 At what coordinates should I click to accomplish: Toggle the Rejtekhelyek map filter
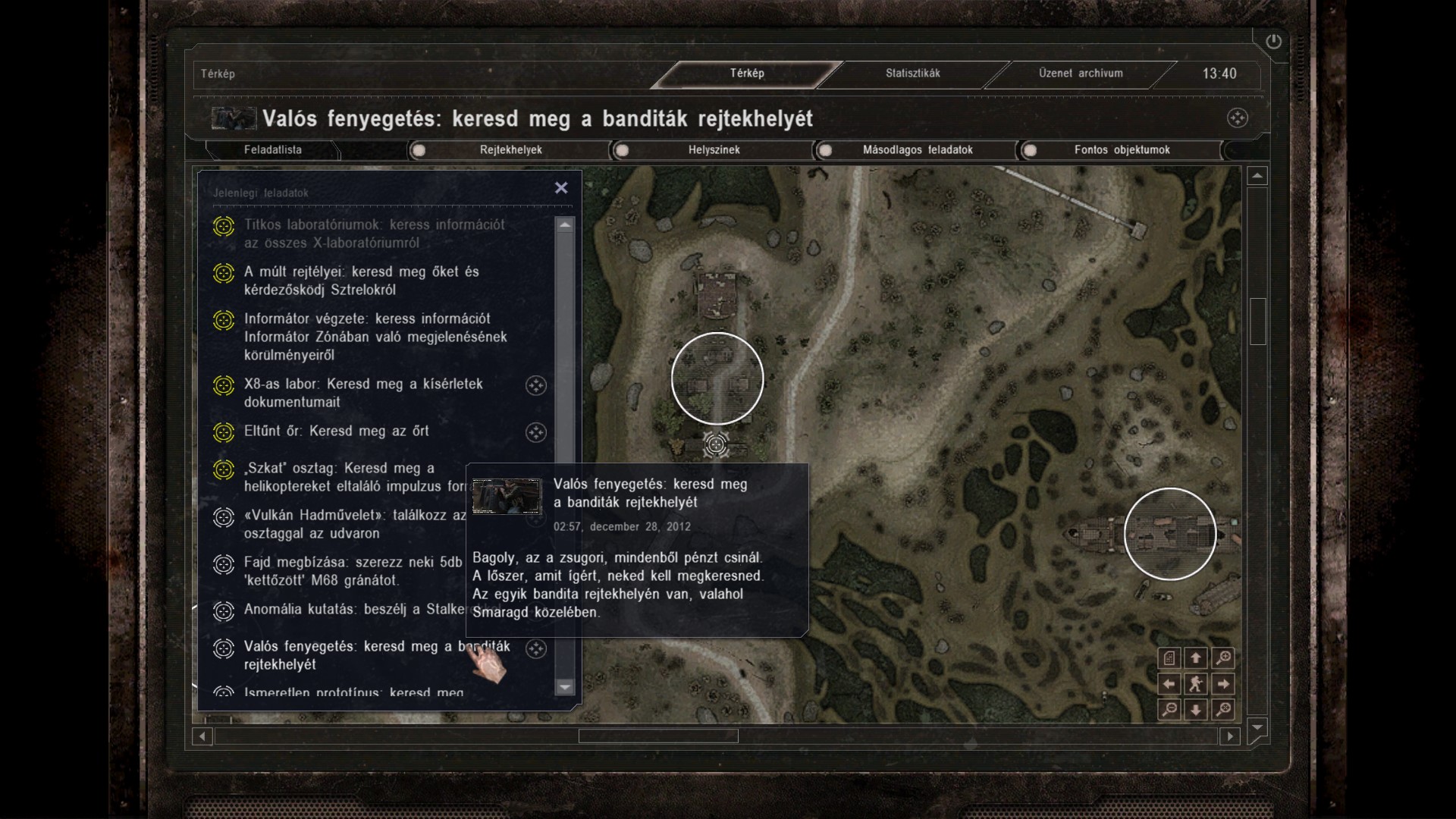(x=419, y=150)
